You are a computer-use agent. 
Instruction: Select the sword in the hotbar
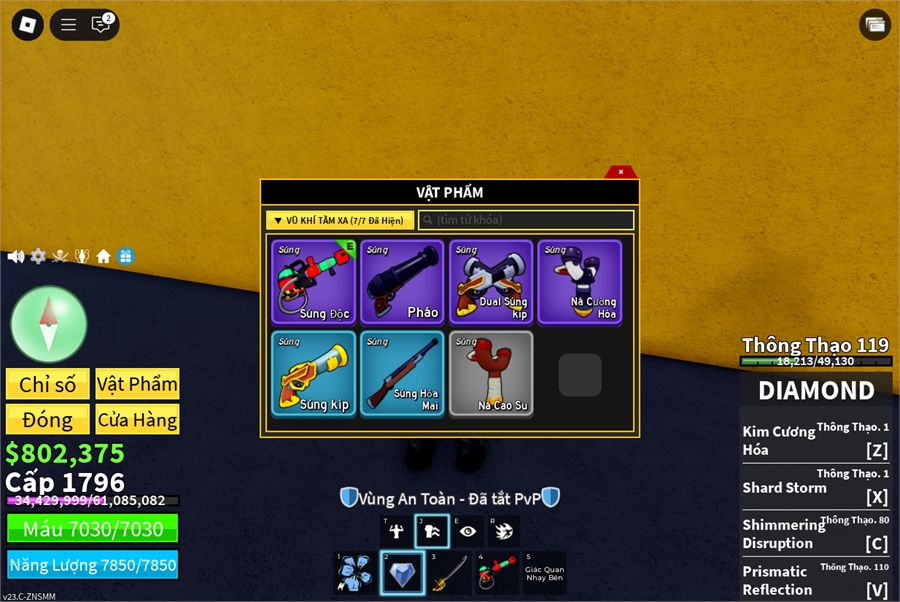tap(449, 573)
